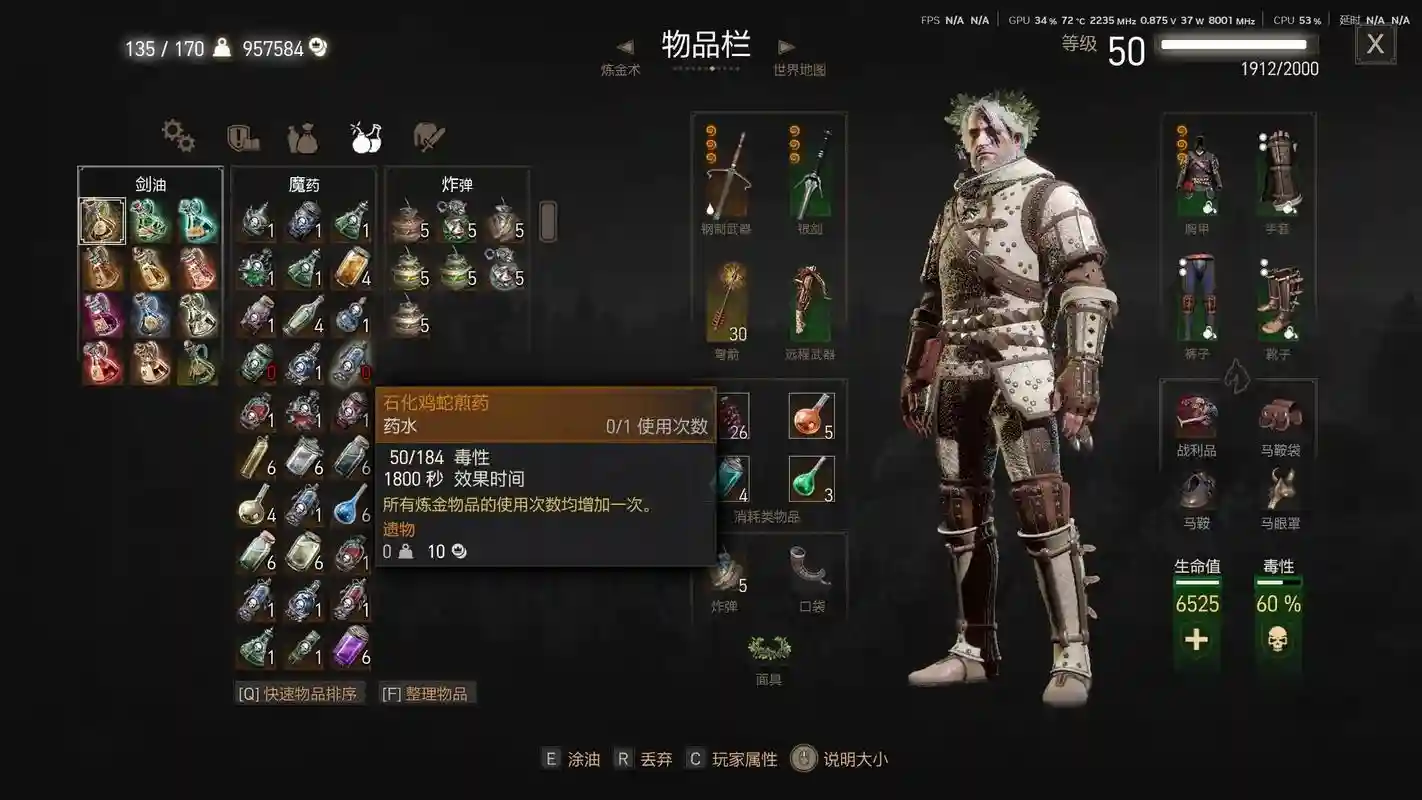Click the horse trophy slot

tap(1197, 418)
